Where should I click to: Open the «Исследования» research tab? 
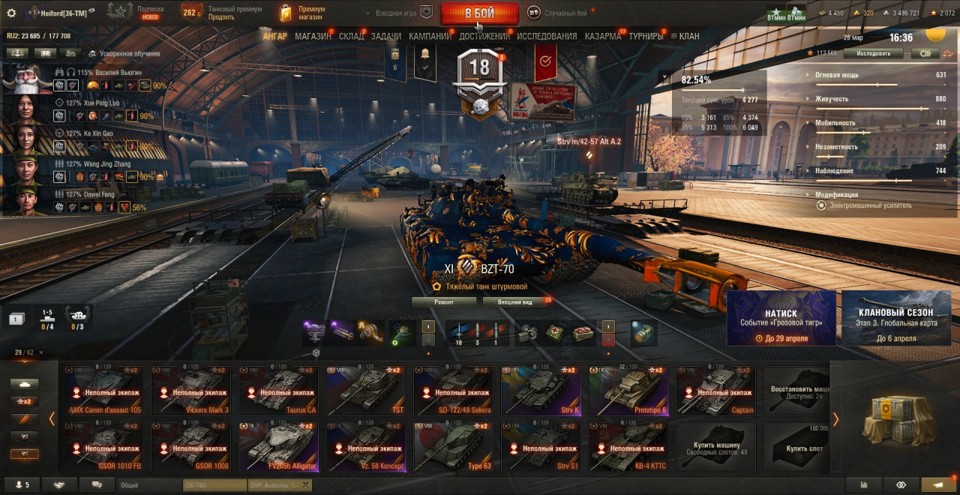coord(547,37)
